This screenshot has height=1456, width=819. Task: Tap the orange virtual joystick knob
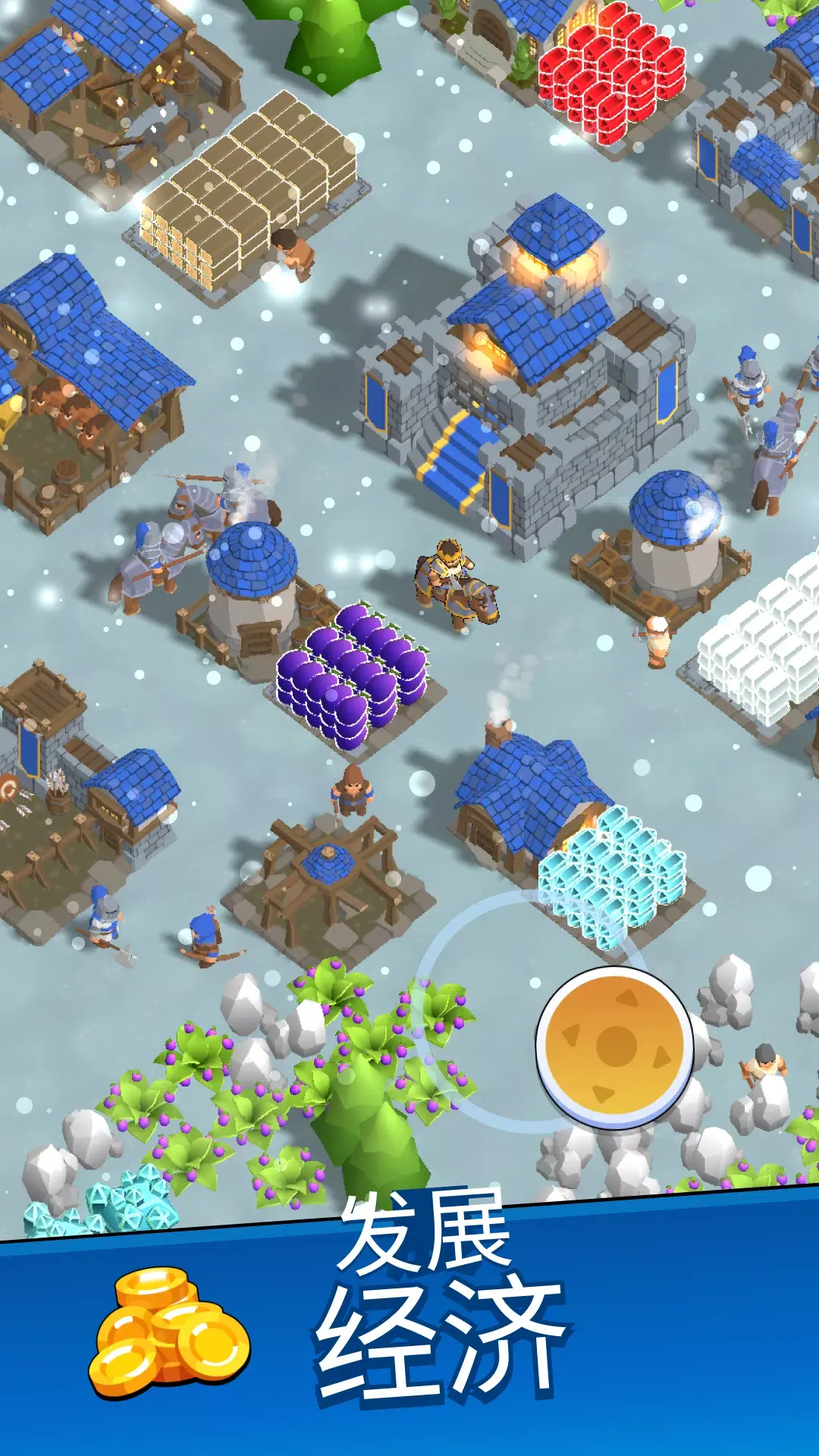(x=615, y=1046)
